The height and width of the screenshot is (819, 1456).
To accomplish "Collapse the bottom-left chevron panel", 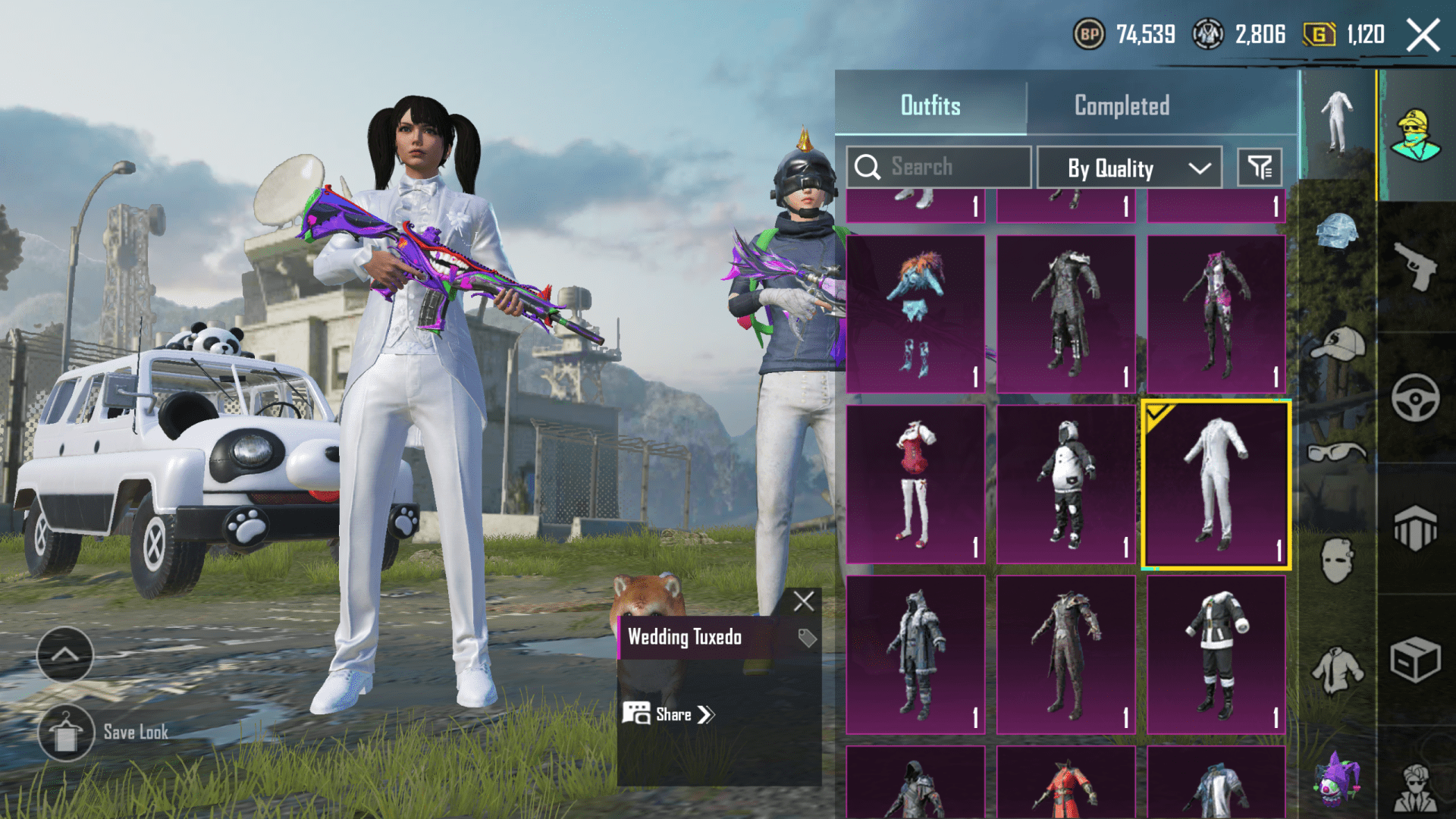I will click(64, 657).
